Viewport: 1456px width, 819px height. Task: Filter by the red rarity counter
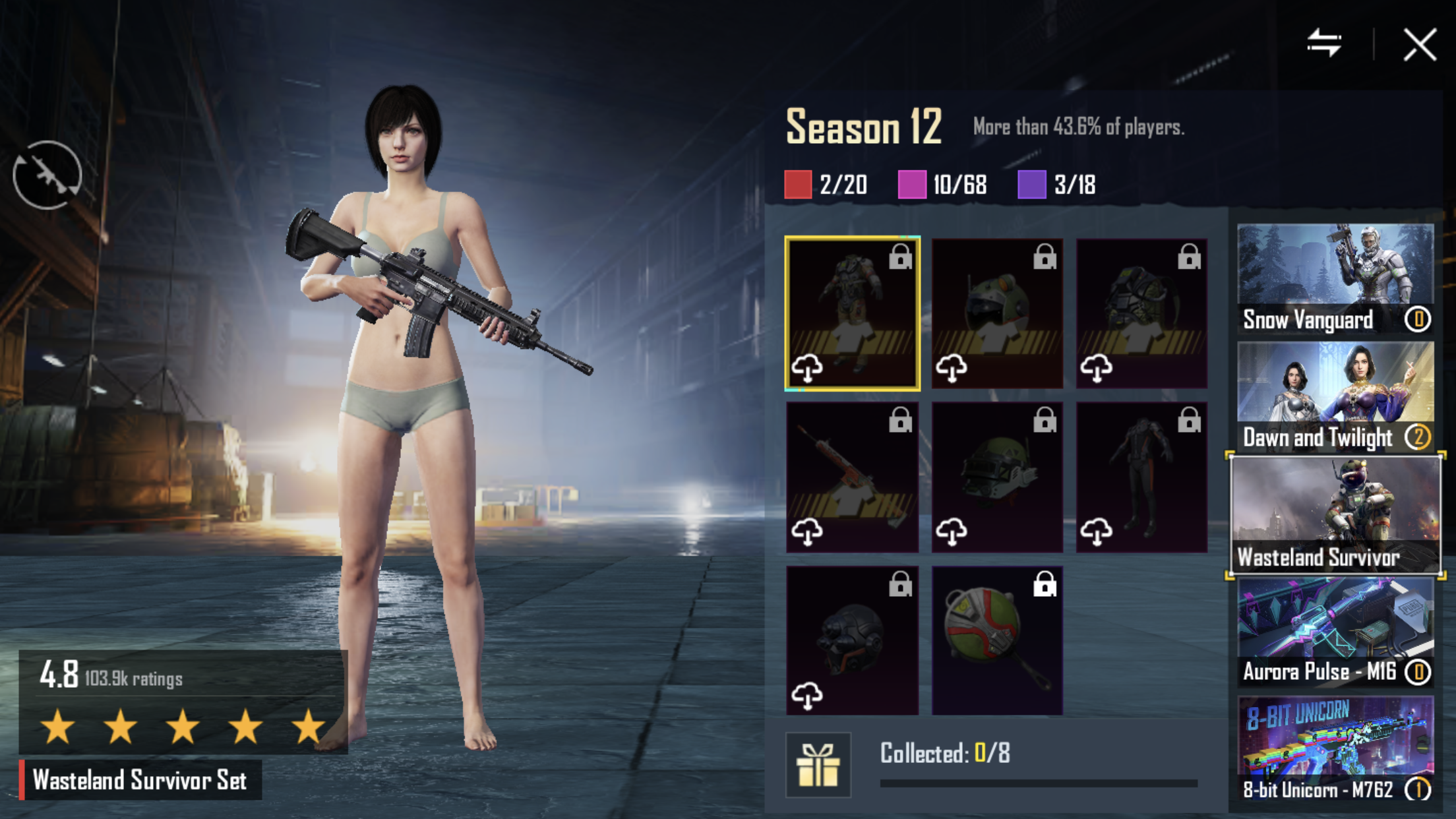click(x=826, y=185)
